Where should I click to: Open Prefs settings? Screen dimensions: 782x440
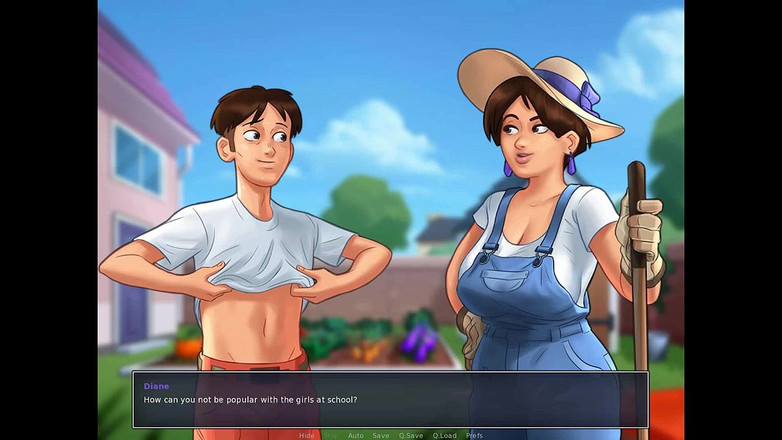pyautogui.click(x=475, y=436)
